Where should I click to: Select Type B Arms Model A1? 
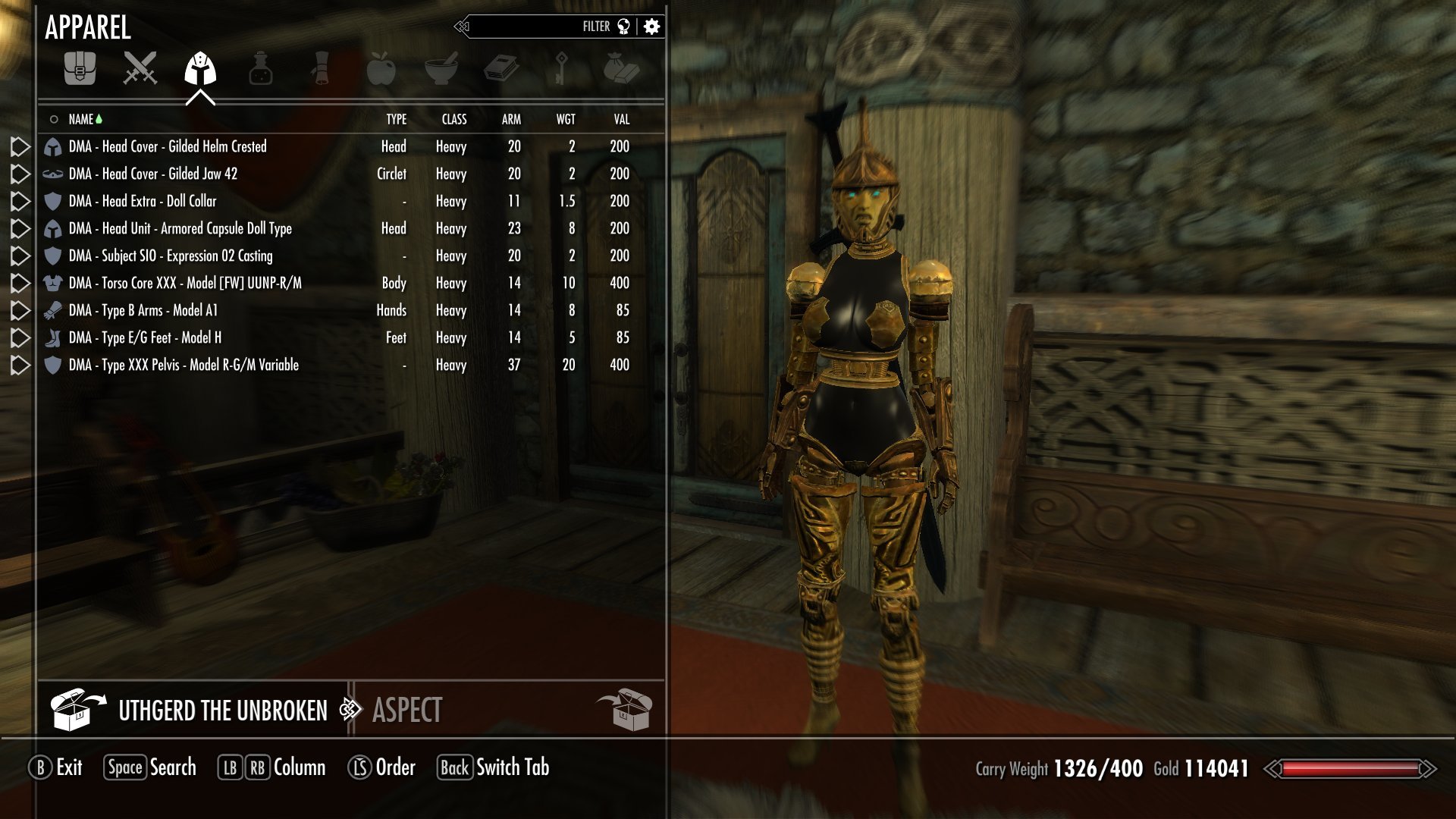click(x=143, y=310)
